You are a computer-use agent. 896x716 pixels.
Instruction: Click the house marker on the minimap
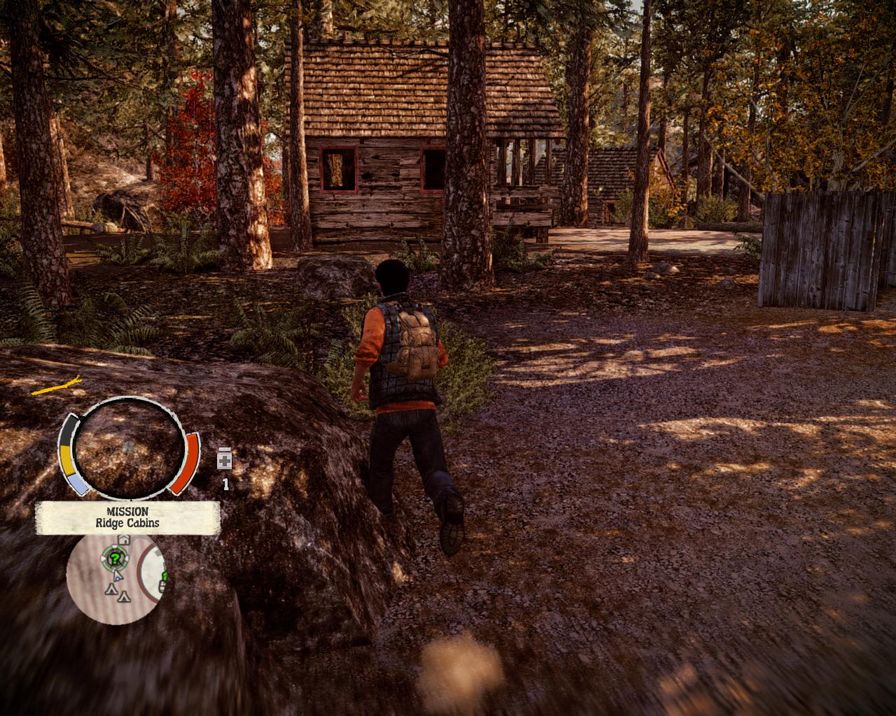(x=124, y=540)
